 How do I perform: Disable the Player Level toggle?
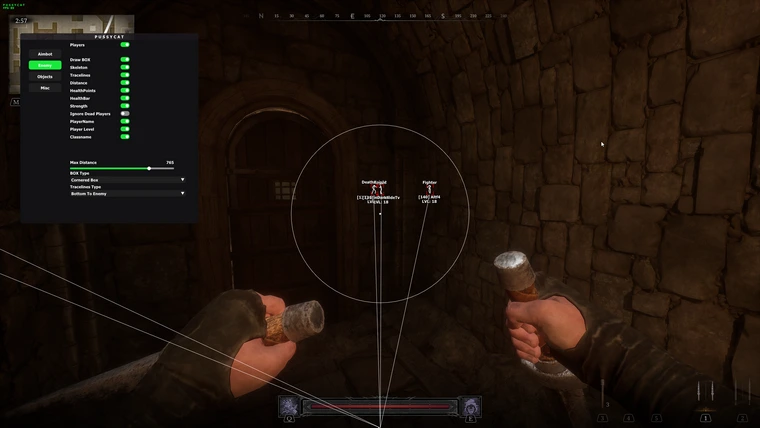(x=125, y=129)
